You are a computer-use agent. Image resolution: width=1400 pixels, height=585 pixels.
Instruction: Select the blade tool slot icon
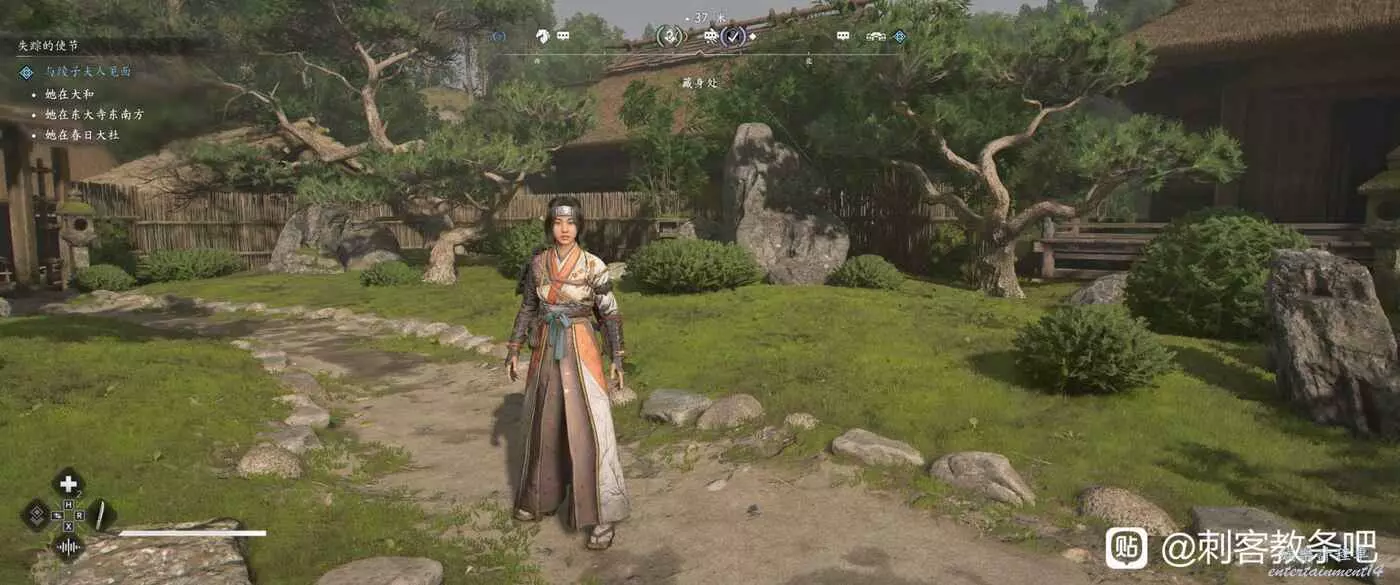pos(101,515)
